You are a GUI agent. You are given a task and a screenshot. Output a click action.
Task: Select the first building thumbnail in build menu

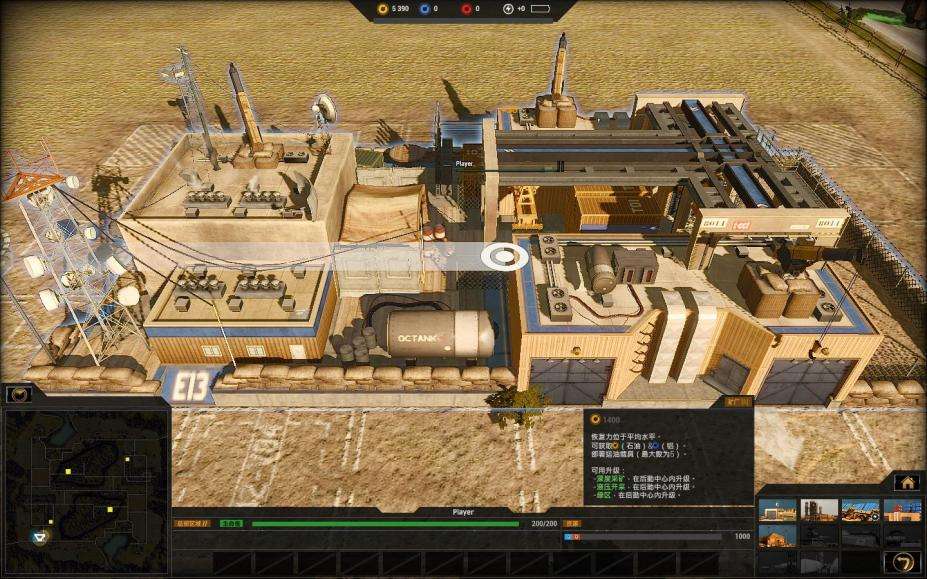point(777,510)
